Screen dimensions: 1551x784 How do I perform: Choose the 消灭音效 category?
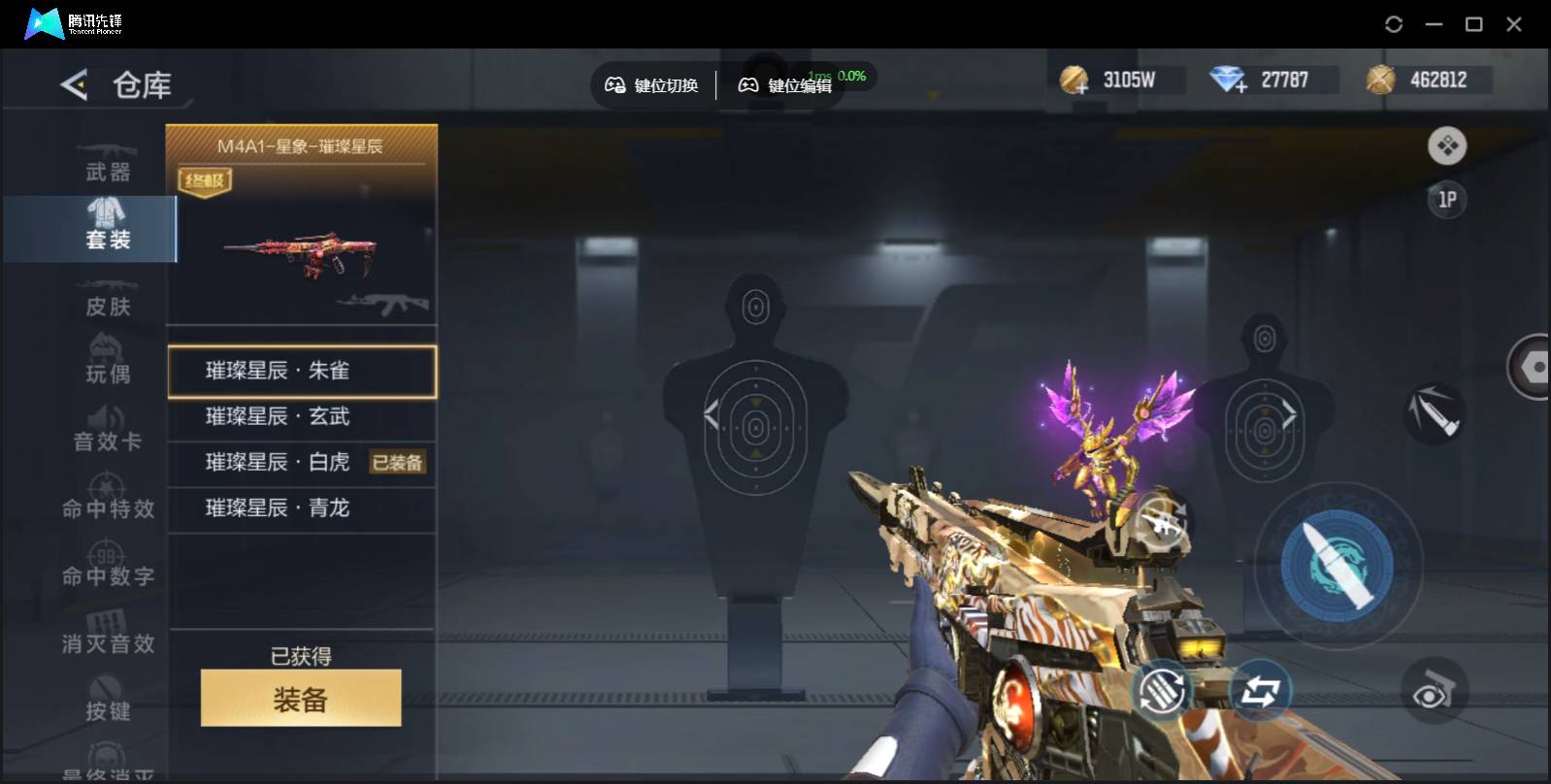point(107,634)
